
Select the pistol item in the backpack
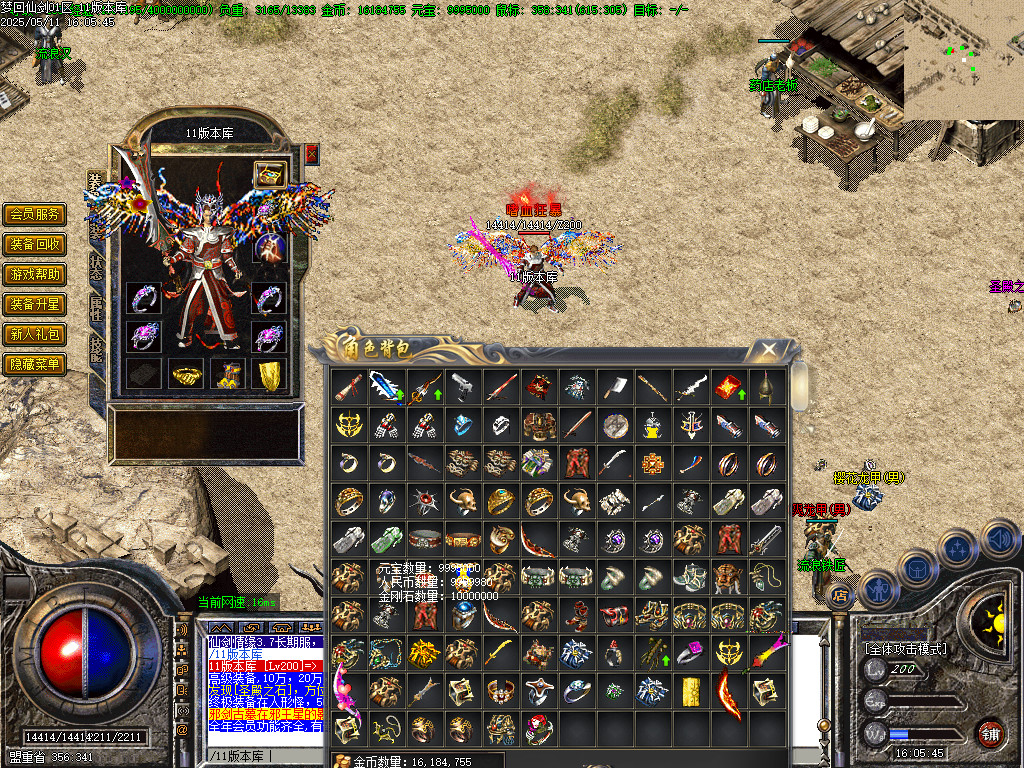(x=463, y=386)
